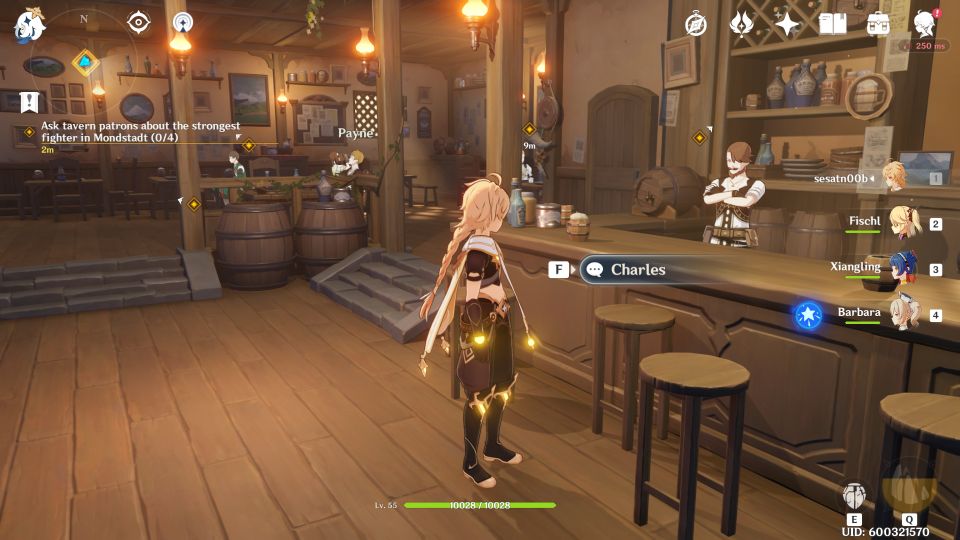Open the quest banner icon with exclamation mark
The width and height of the screenshot is (960, 540).
pos(29,101)
